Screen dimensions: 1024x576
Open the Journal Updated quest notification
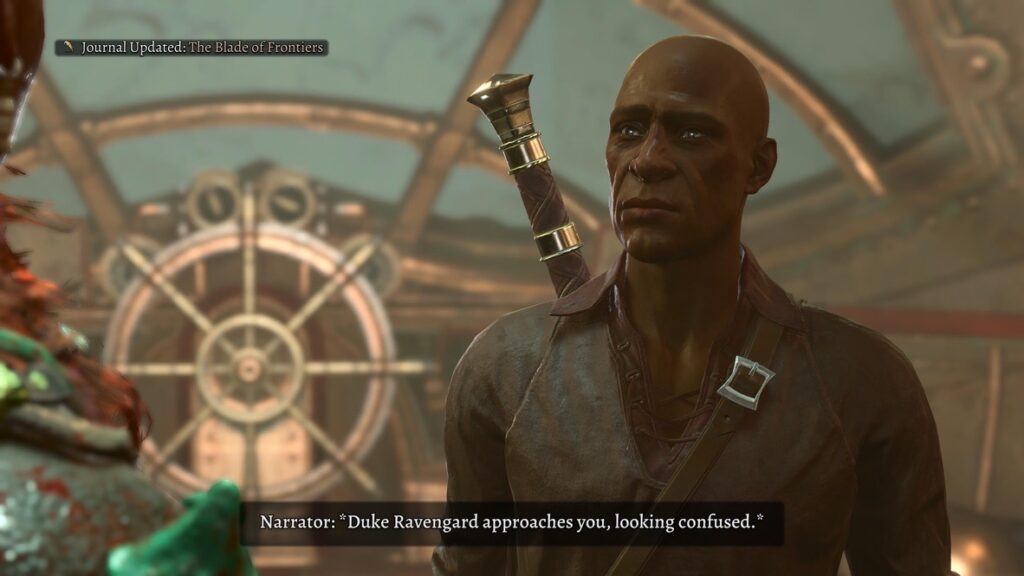click(x=192, y=47)
